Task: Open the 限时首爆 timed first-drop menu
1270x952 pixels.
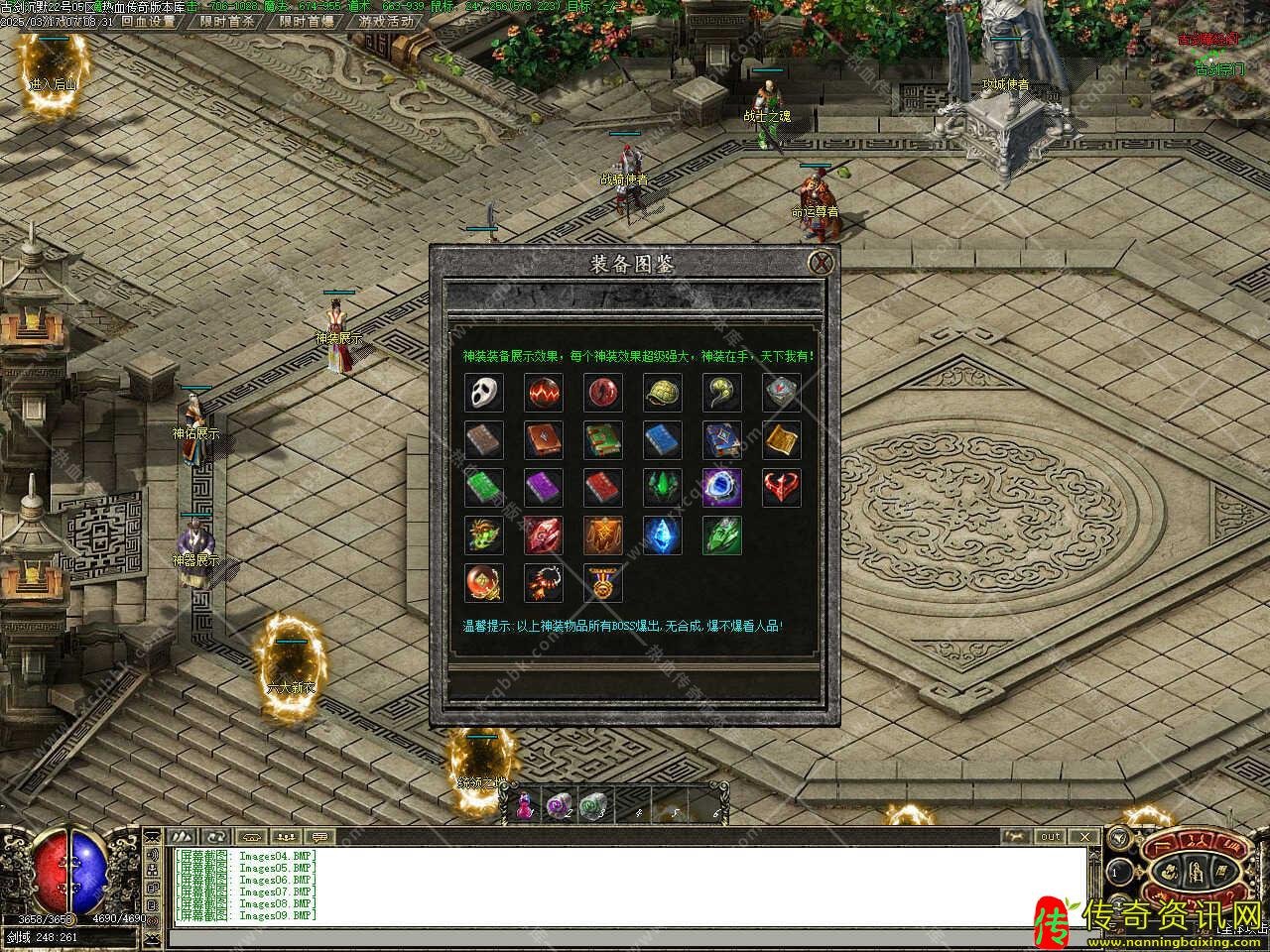Action: [x=307, y=21]
